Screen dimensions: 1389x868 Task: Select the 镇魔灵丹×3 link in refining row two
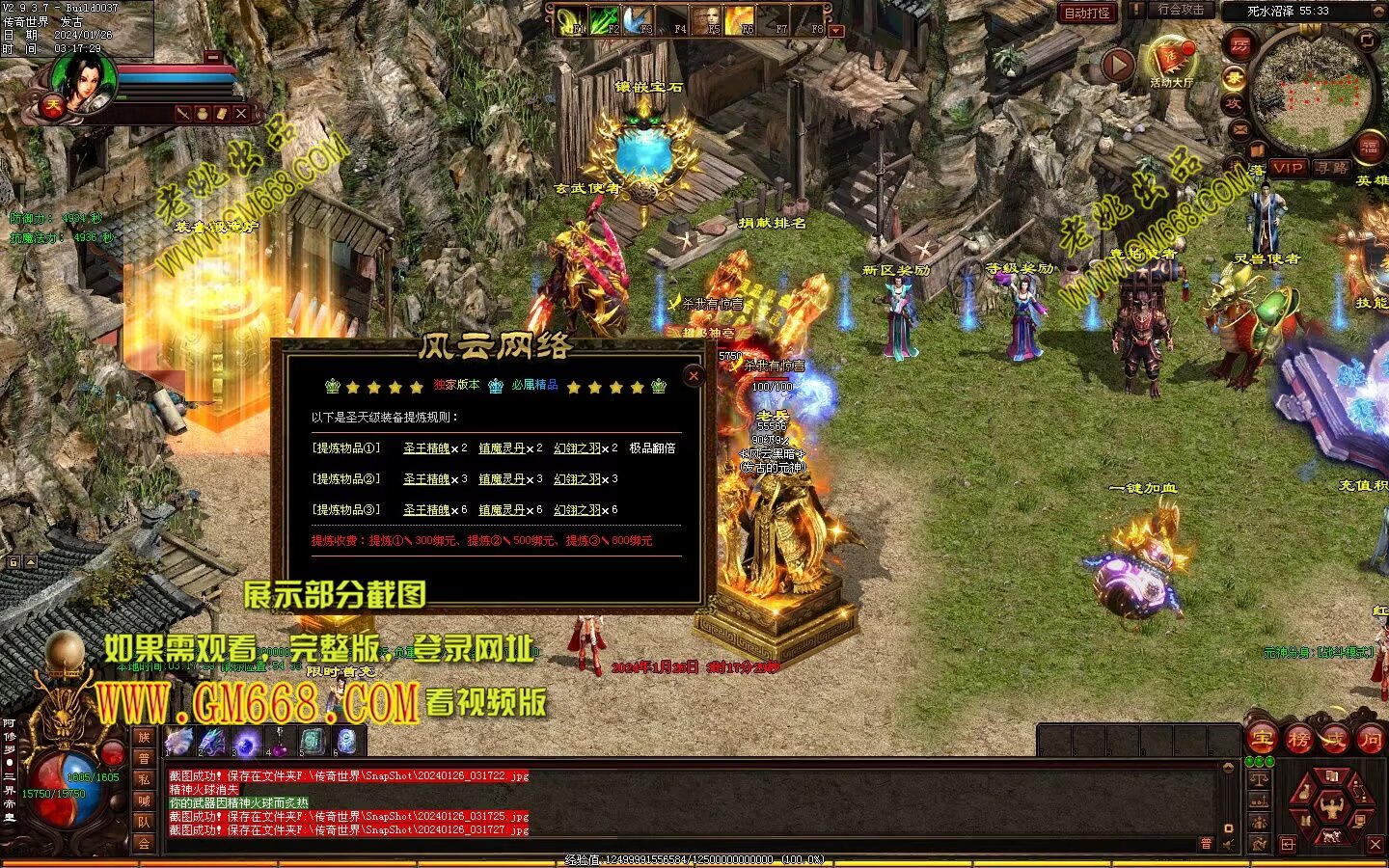[503, 479]
